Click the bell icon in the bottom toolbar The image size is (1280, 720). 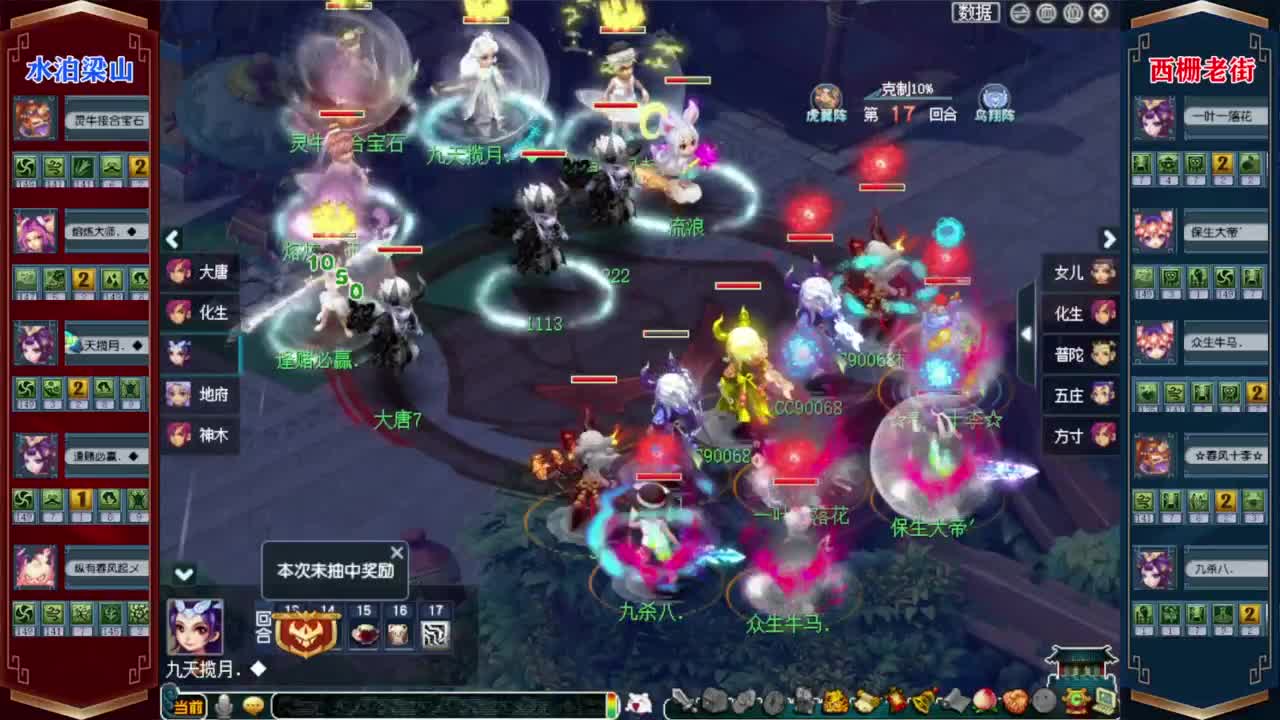[x=919, y=705]
